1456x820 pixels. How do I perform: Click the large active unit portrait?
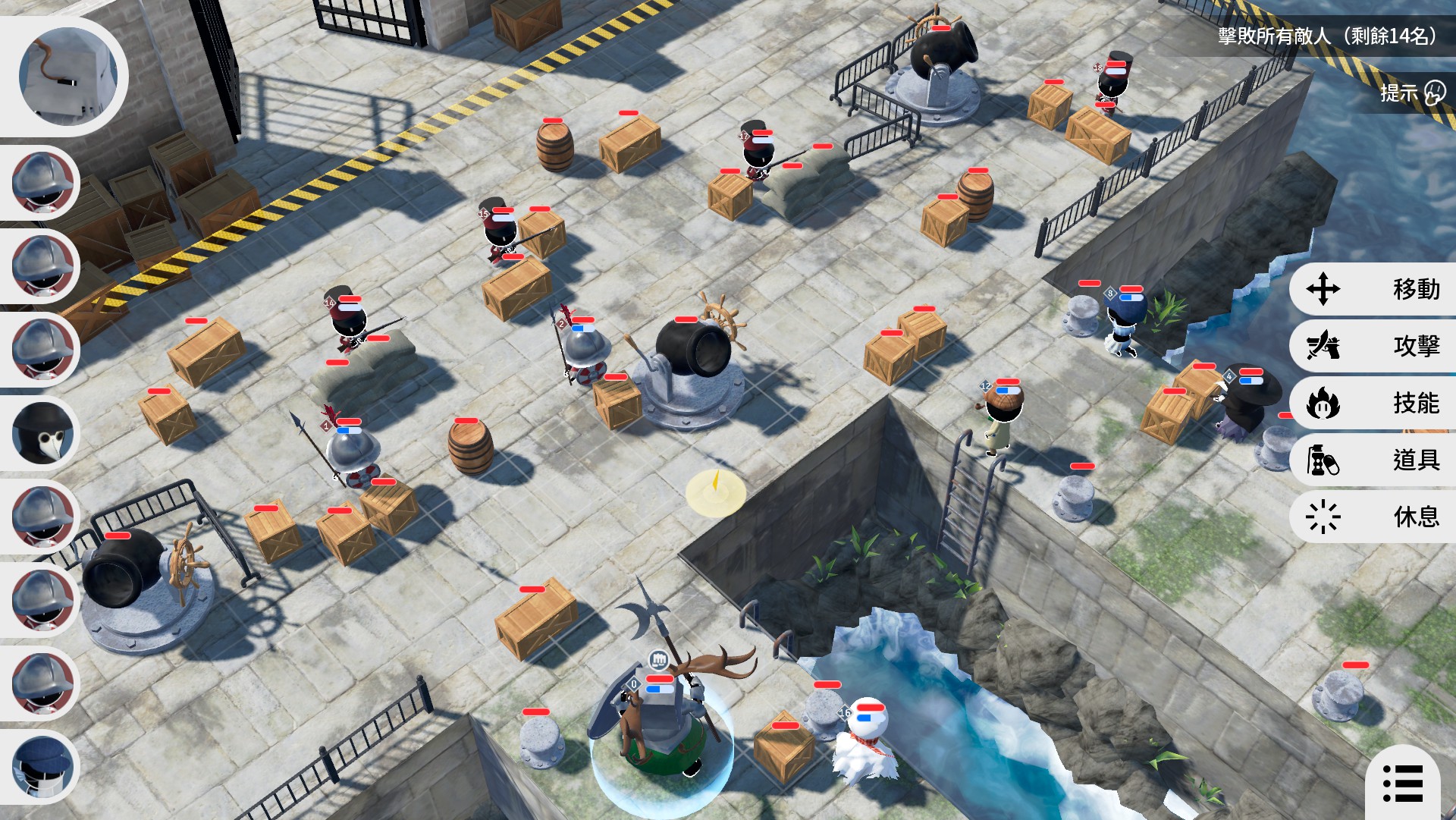coord(68,76)
